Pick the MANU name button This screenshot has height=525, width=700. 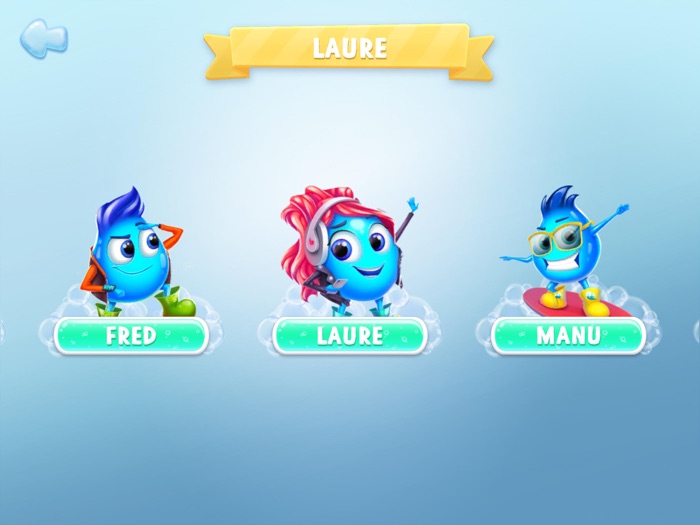(x=567, y=336)
